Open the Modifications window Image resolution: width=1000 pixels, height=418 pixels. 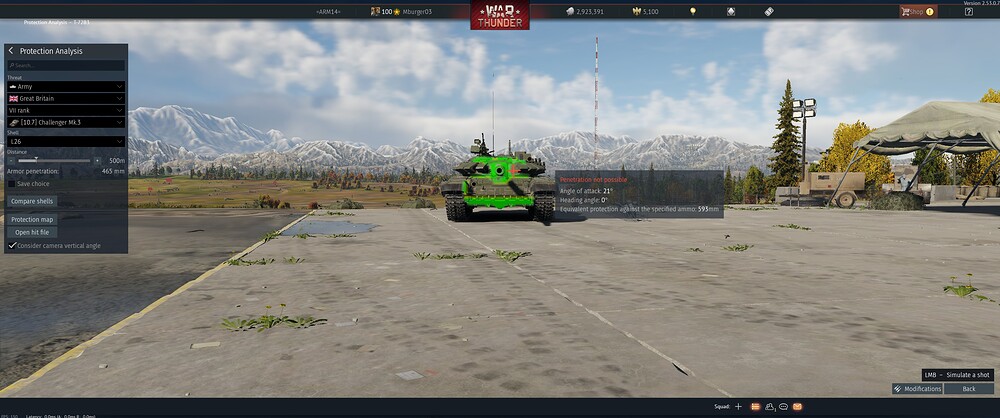[x=917, y=389]
